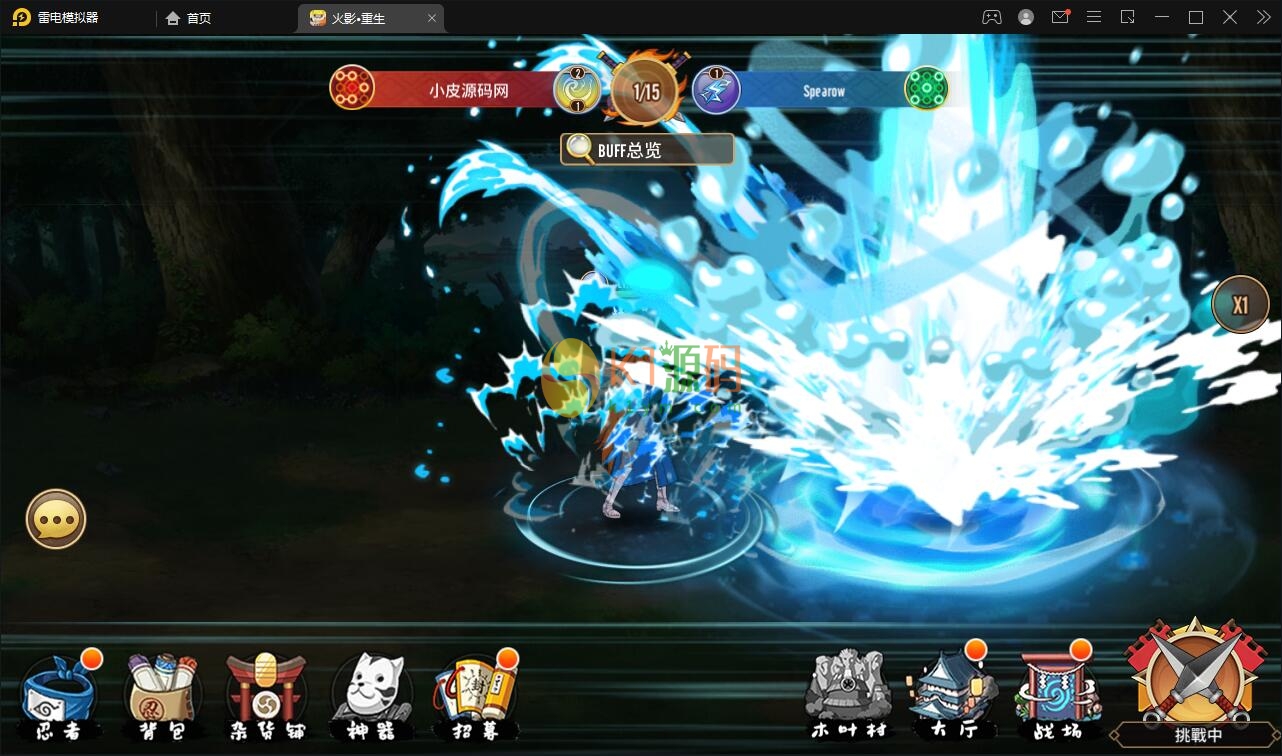Screen dimensions: 1282x756
Task: Select the 小皮源码网 player team icon
Action: click(x=352, y=89)
